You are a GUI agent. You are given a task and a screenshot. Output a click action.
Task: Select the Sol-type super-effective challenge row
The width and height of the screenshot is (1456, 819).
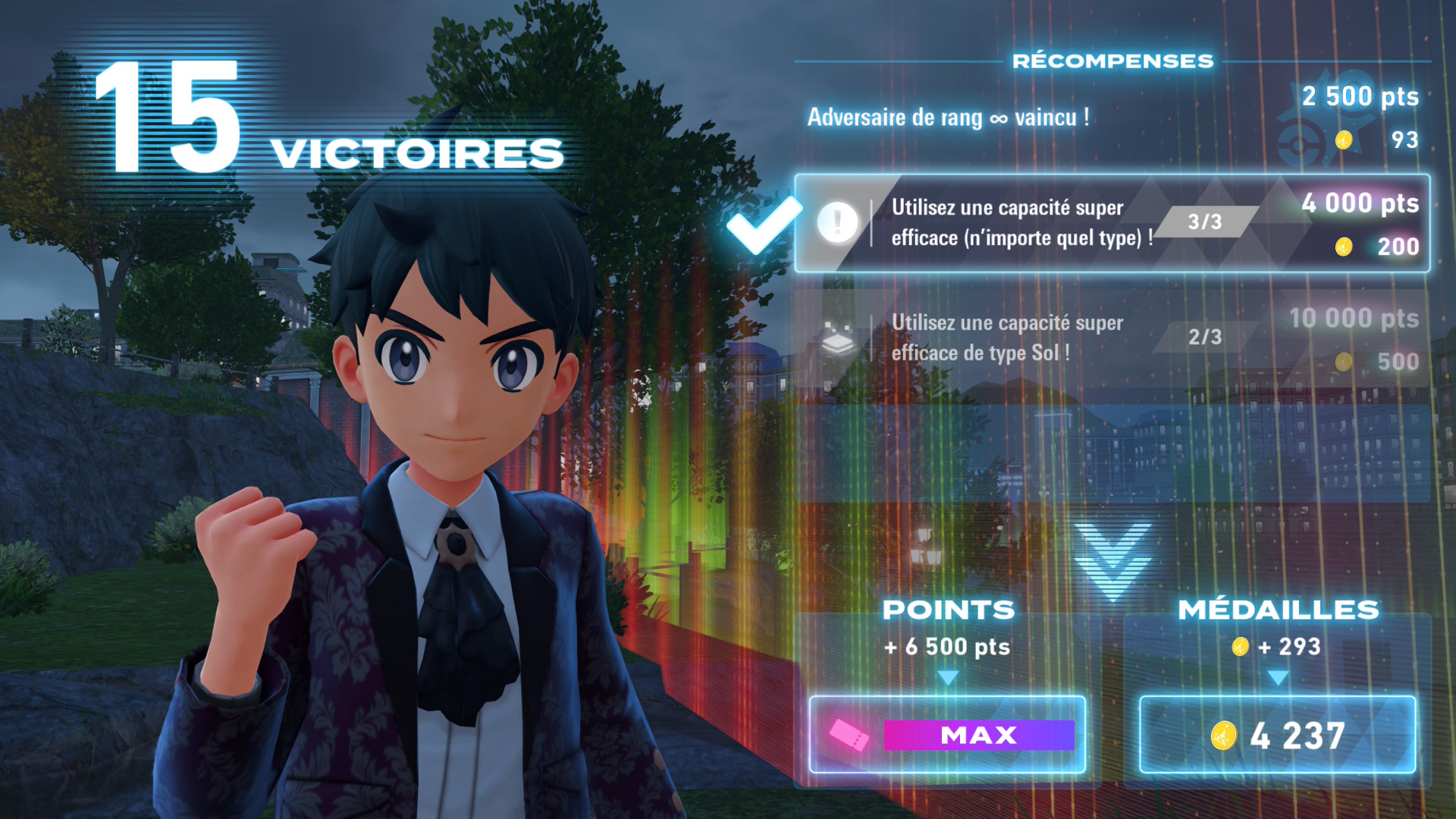pos(1112,338)
